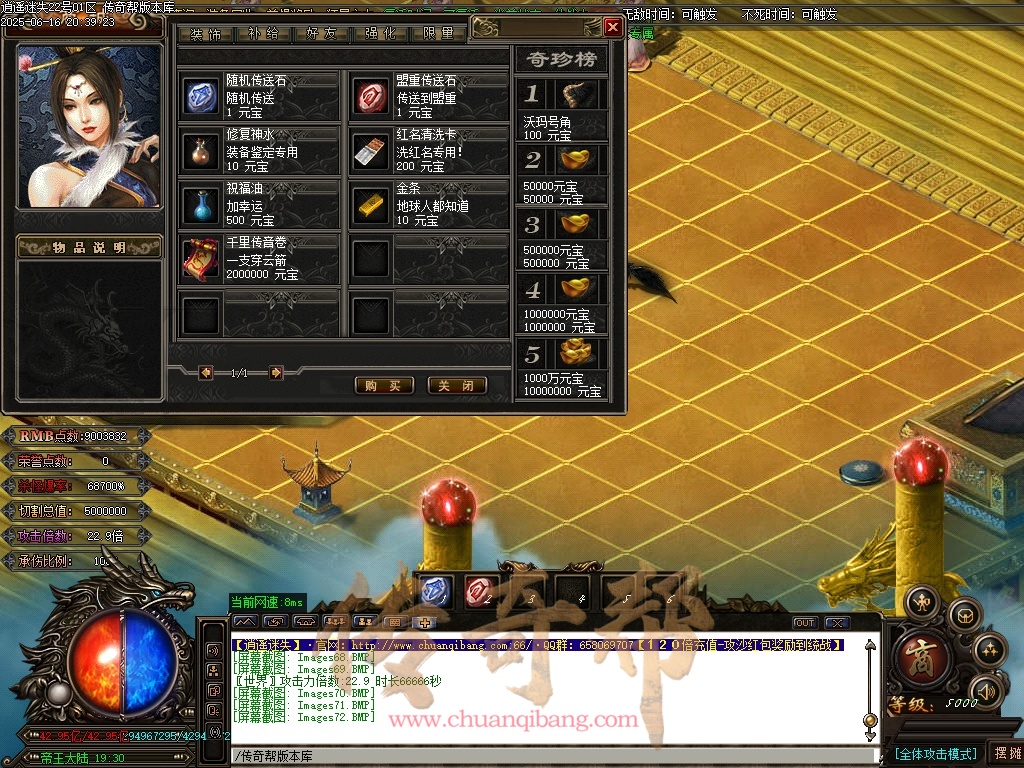The image size is (1024, 768).
Task: Choose the 盟重传送石 shop item
Action: click(371, 96)
